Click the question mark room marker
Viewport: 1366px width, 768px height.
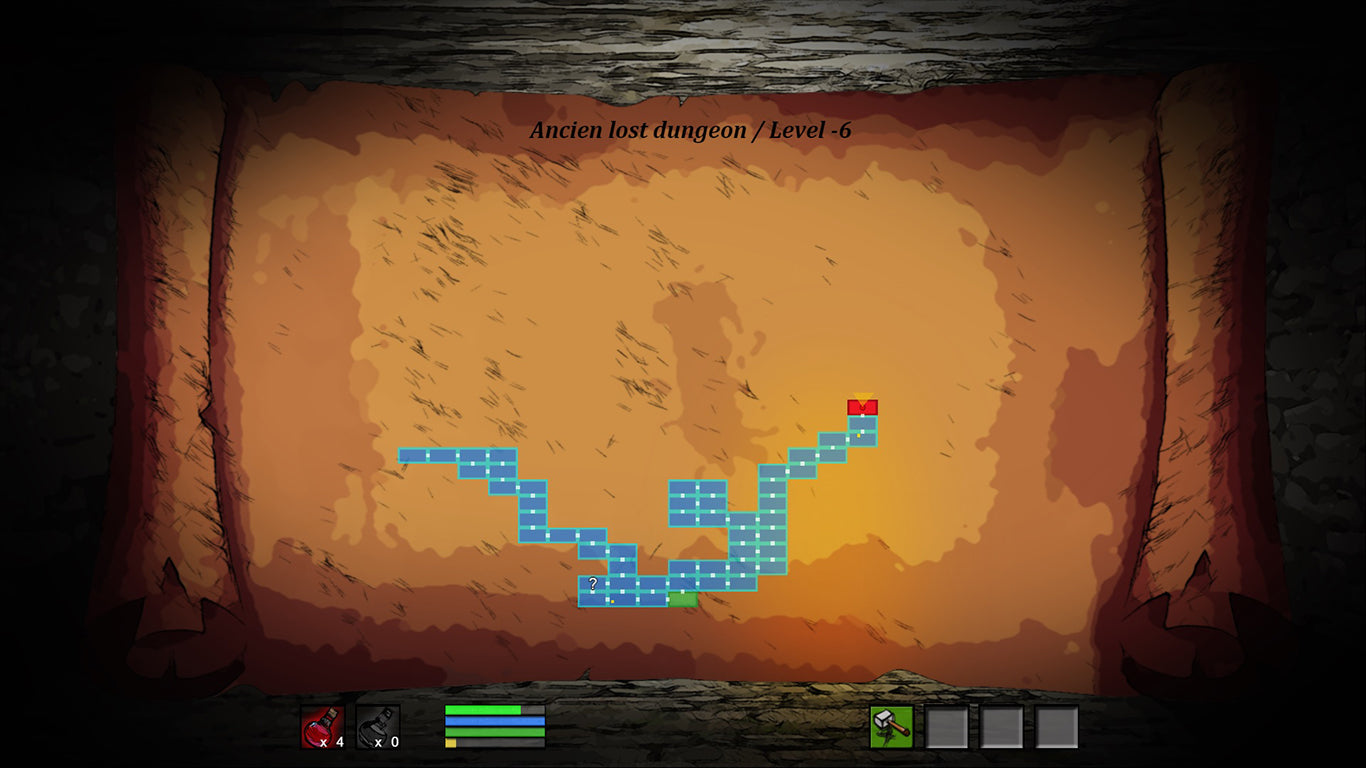tap(593, 583)
